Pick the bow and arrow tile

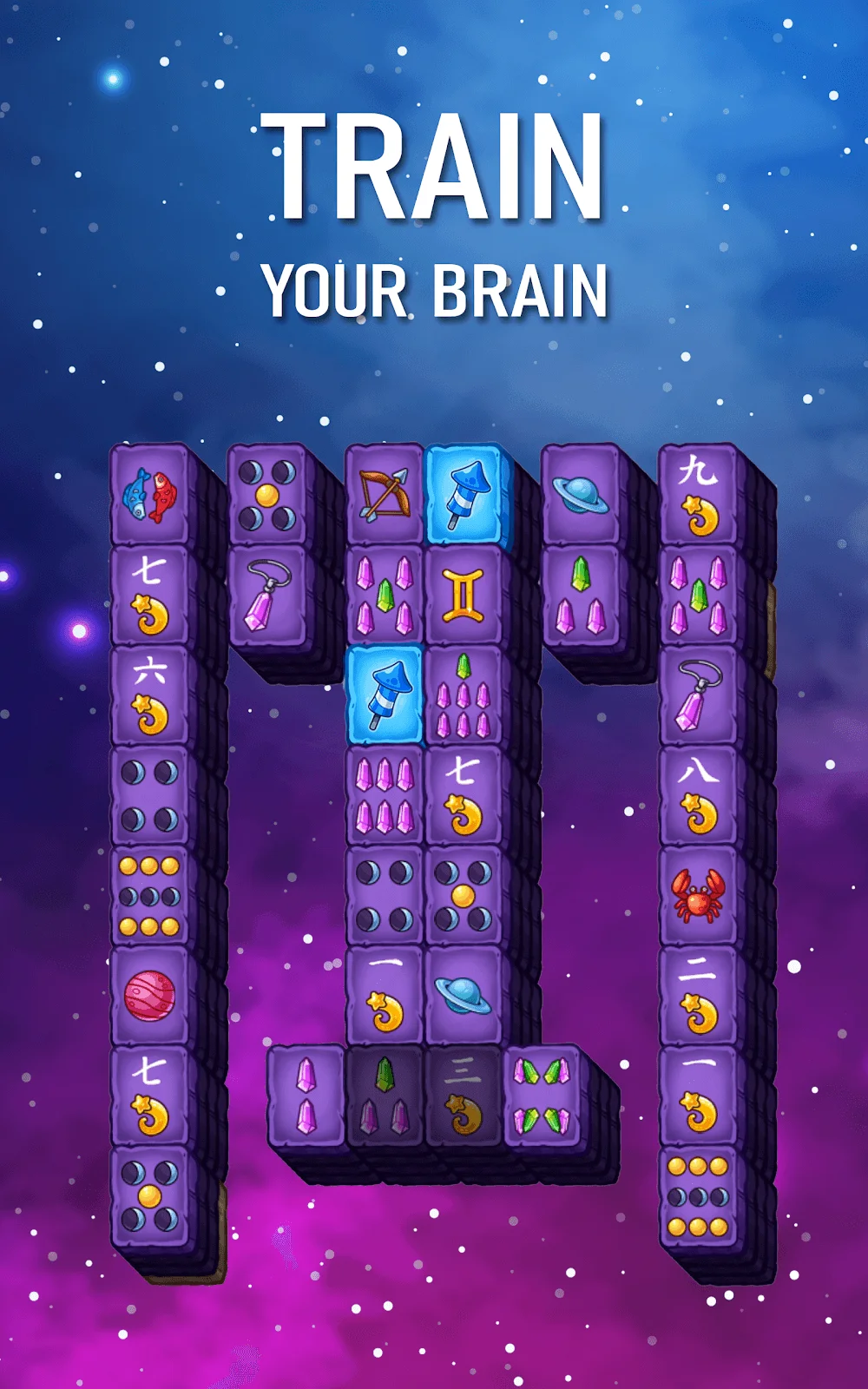pyautogui.click(x=384, y=495)
